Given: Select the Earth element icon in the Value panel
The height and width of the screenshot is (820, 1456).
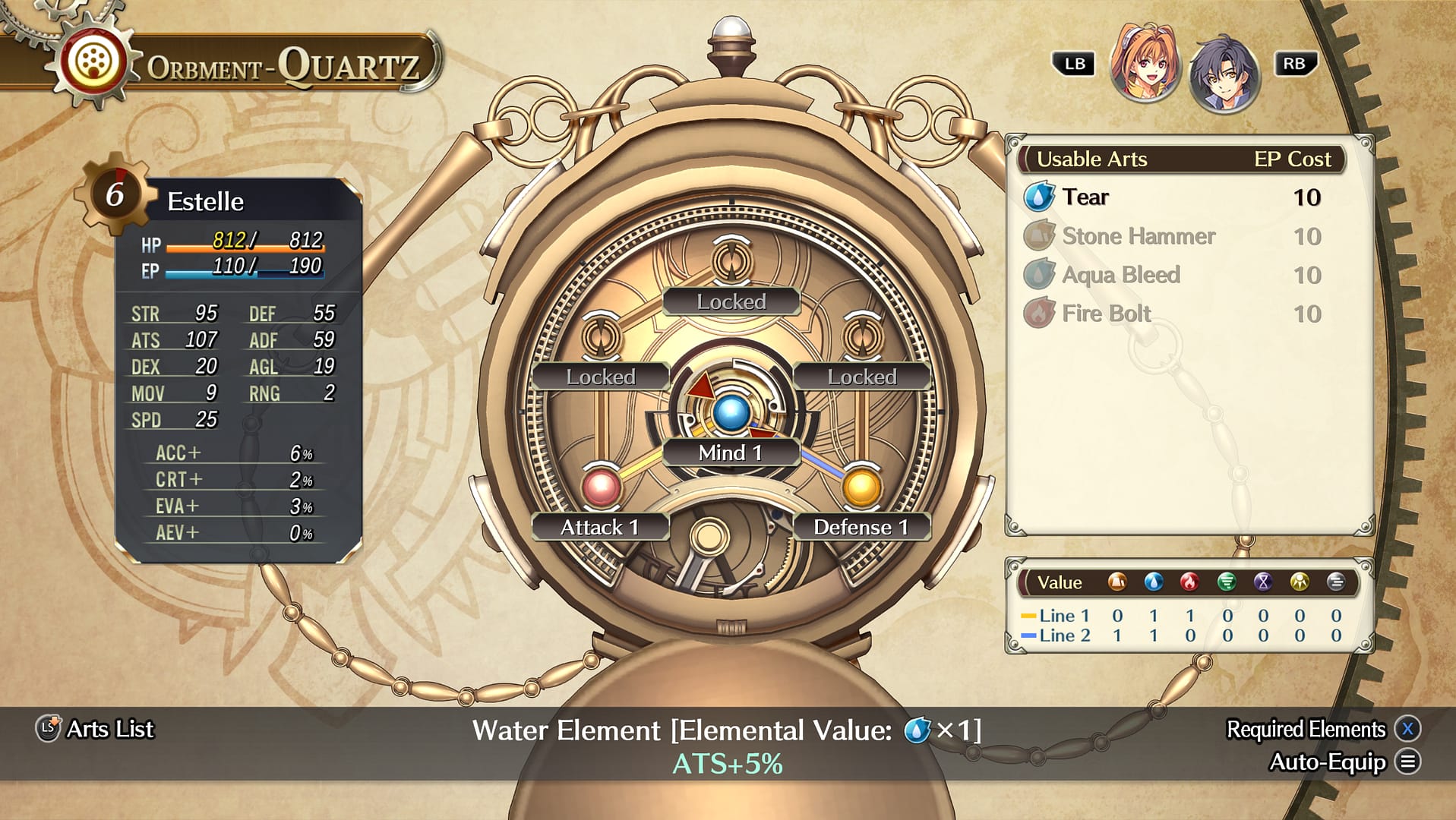Looking at the screenshot, I should [1116, 582].
